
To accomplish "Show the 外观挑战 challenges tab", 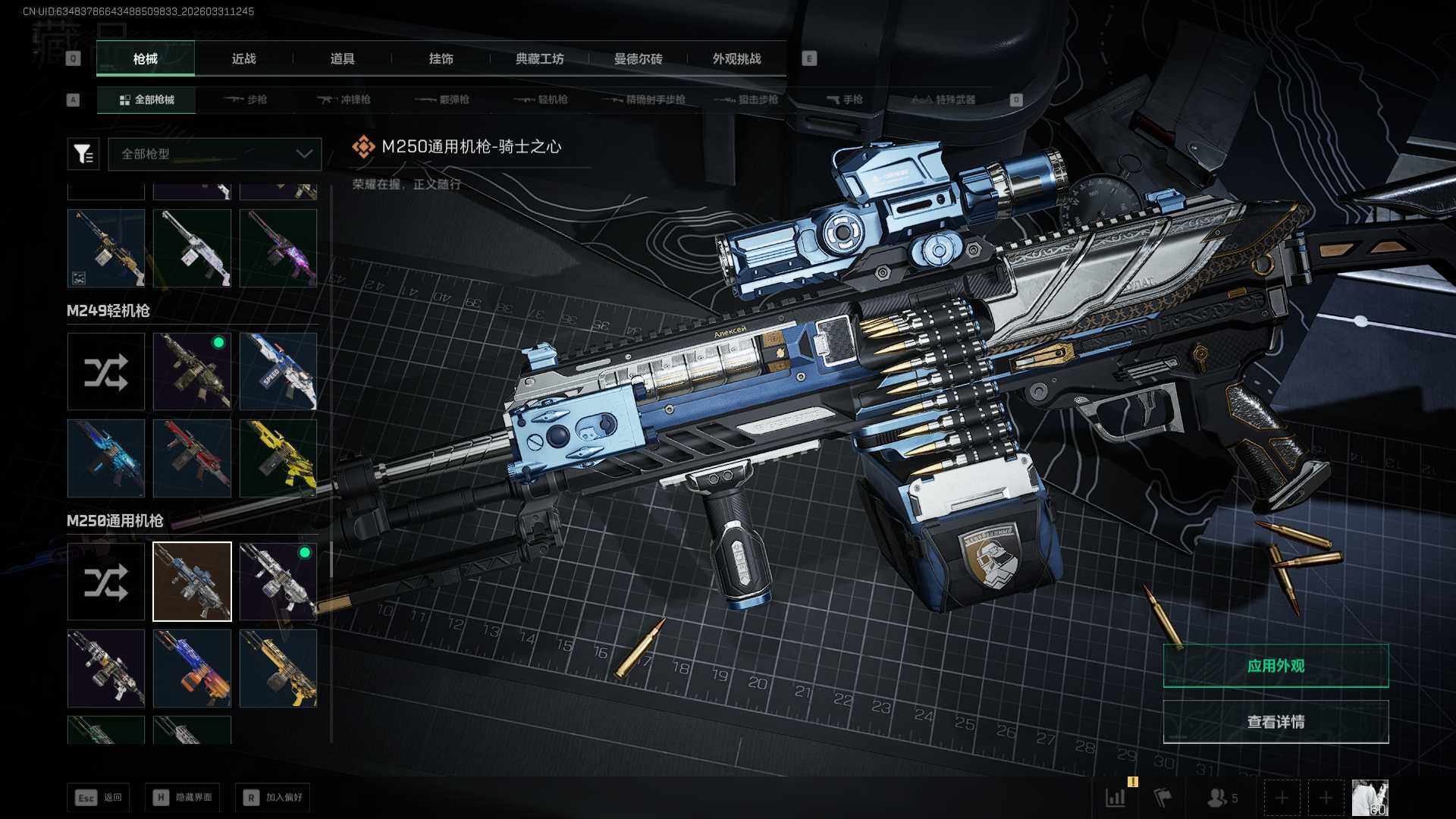I will coord(736,58).
